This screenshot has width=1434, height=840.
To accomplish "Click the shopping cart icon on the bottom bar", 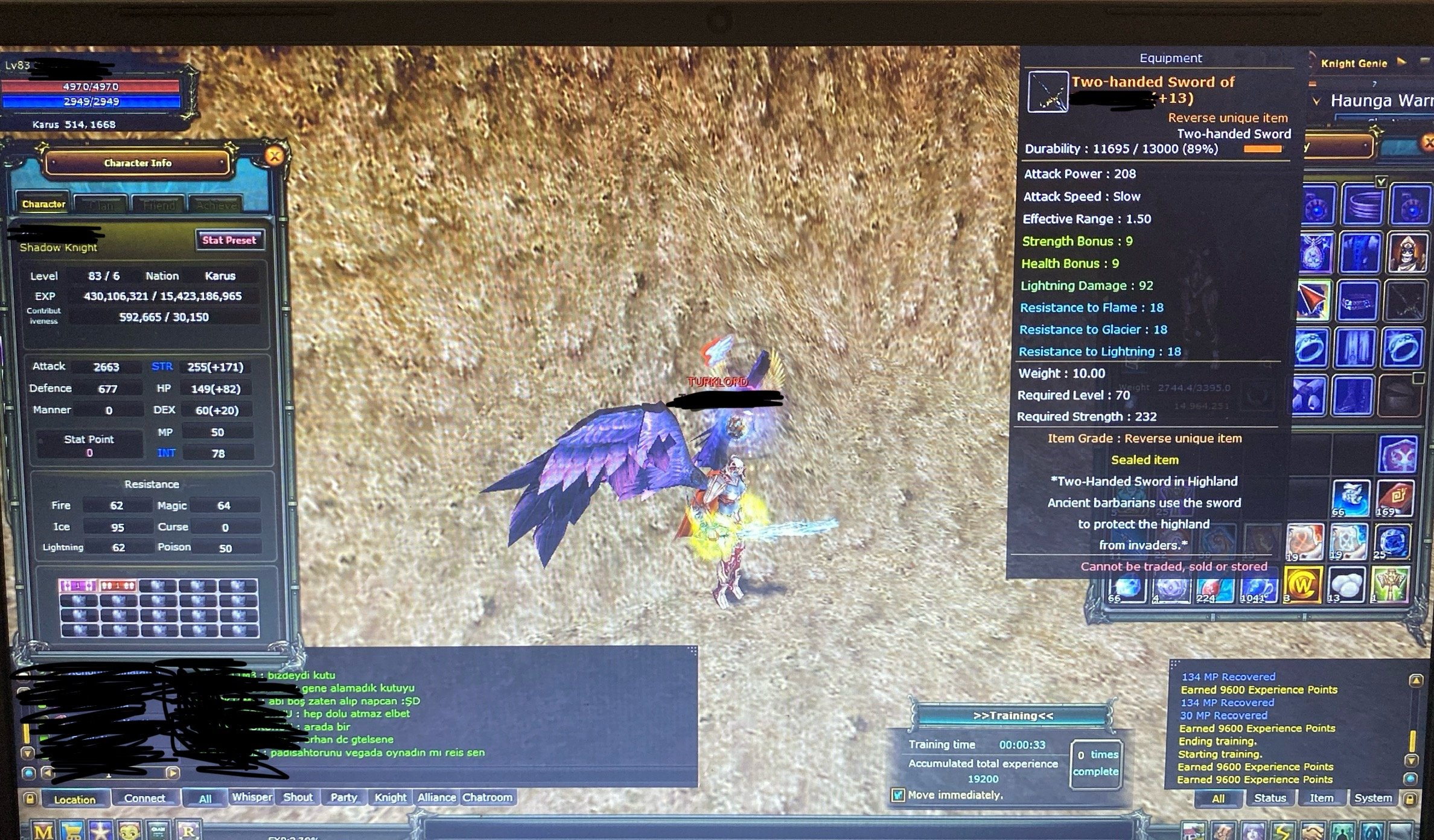I will pos(72,832).
